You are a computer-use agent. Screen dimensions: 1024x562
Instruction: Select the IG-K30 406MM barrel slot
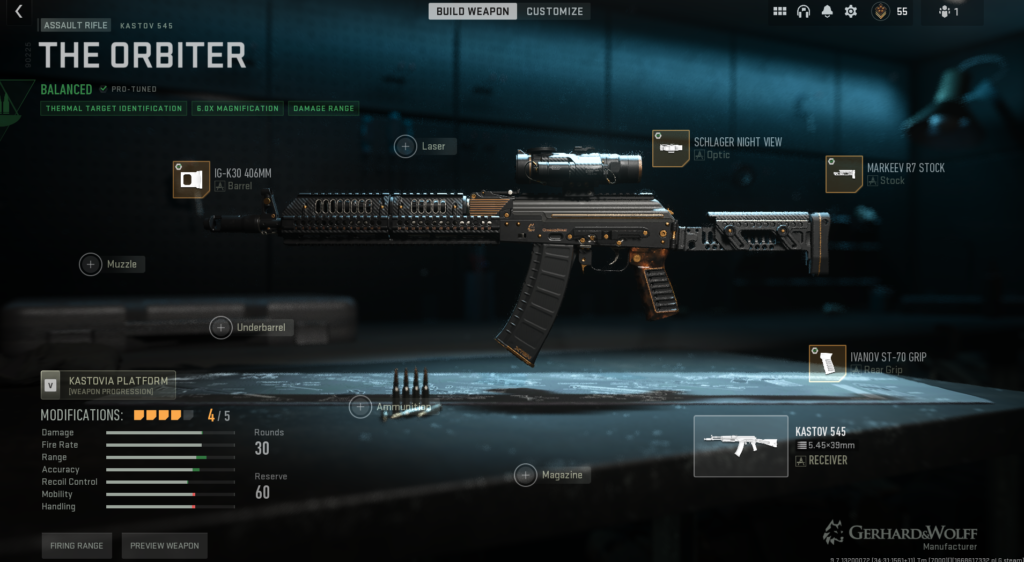(191, 180)
